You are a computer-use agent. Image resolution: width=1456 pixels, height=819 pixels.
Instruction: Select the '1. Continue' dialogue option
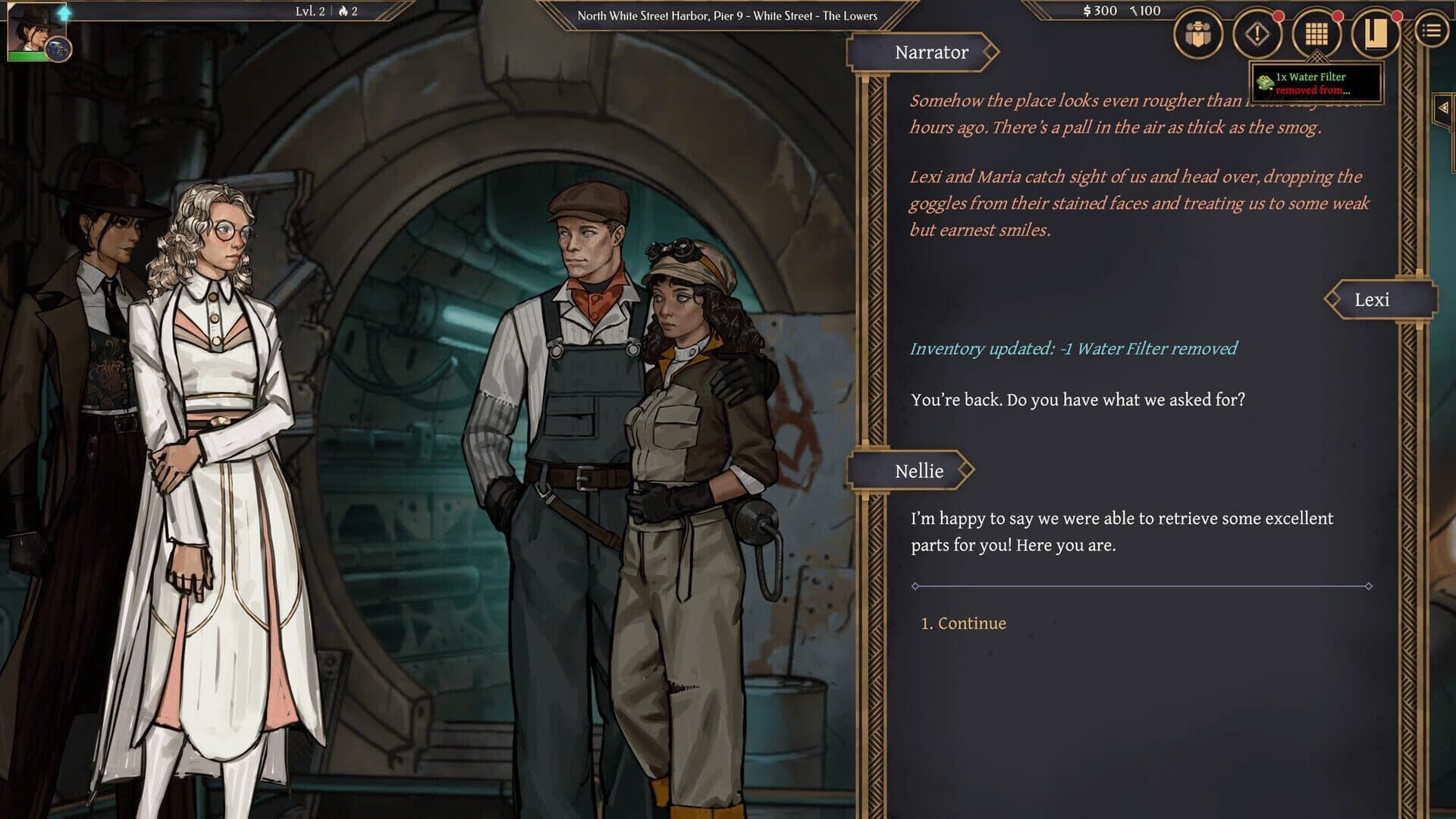pyautogui.click(x=963, y=623)
